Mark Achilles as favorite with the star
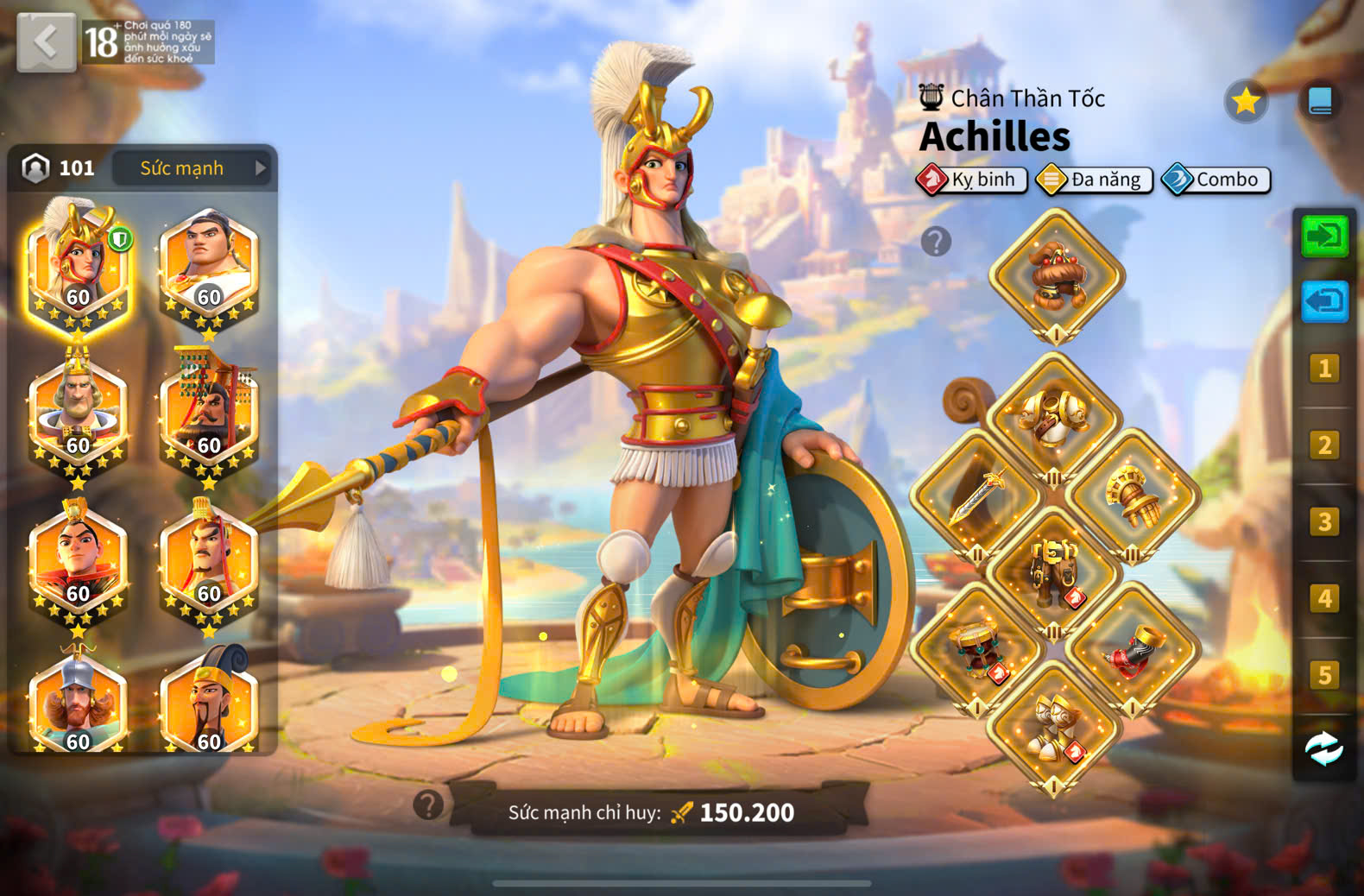The width and height of the screenshot is (1364, 896). (x=1246, y=102)
